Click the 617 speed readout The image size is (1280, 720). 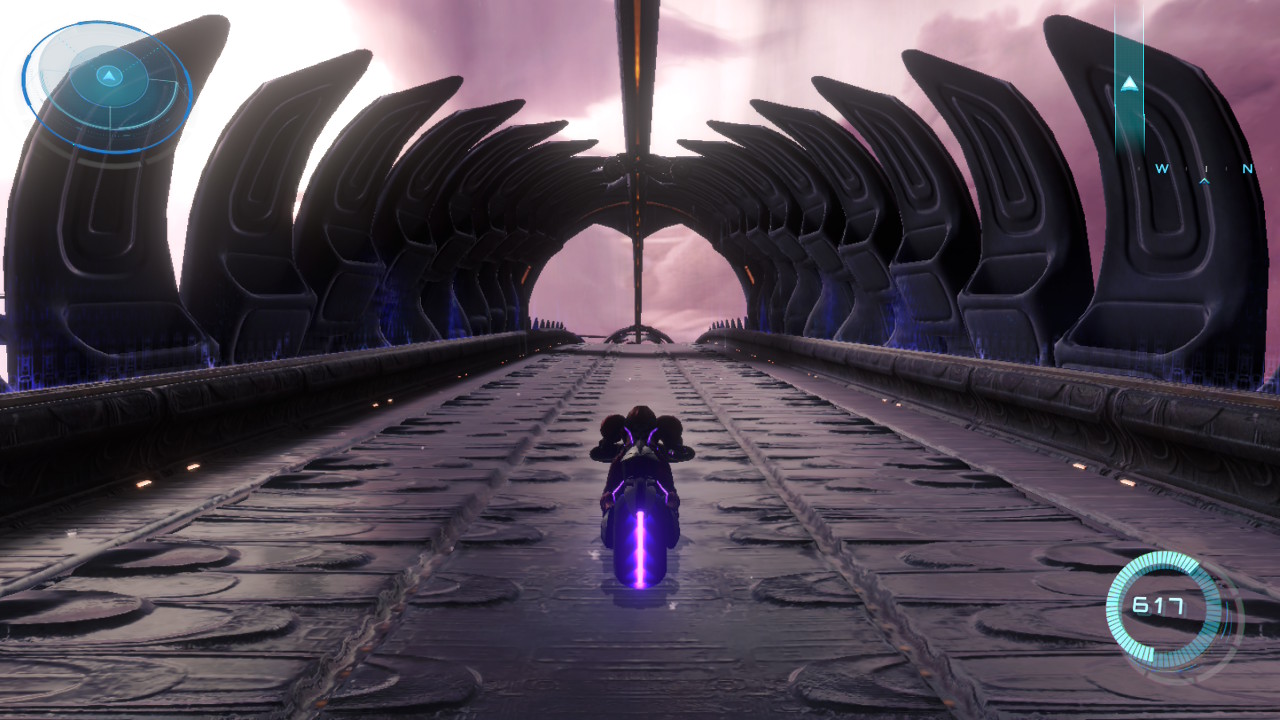coord(1158,605)
